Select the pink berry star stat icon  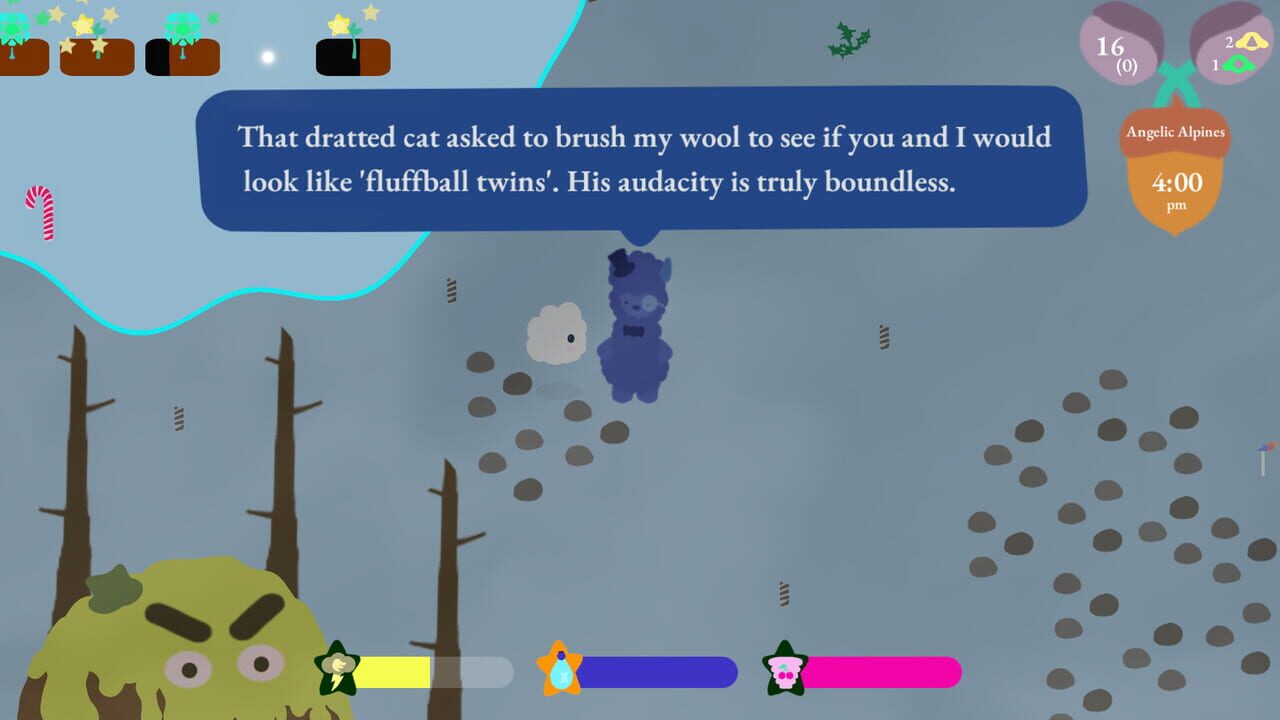(786, 671)
